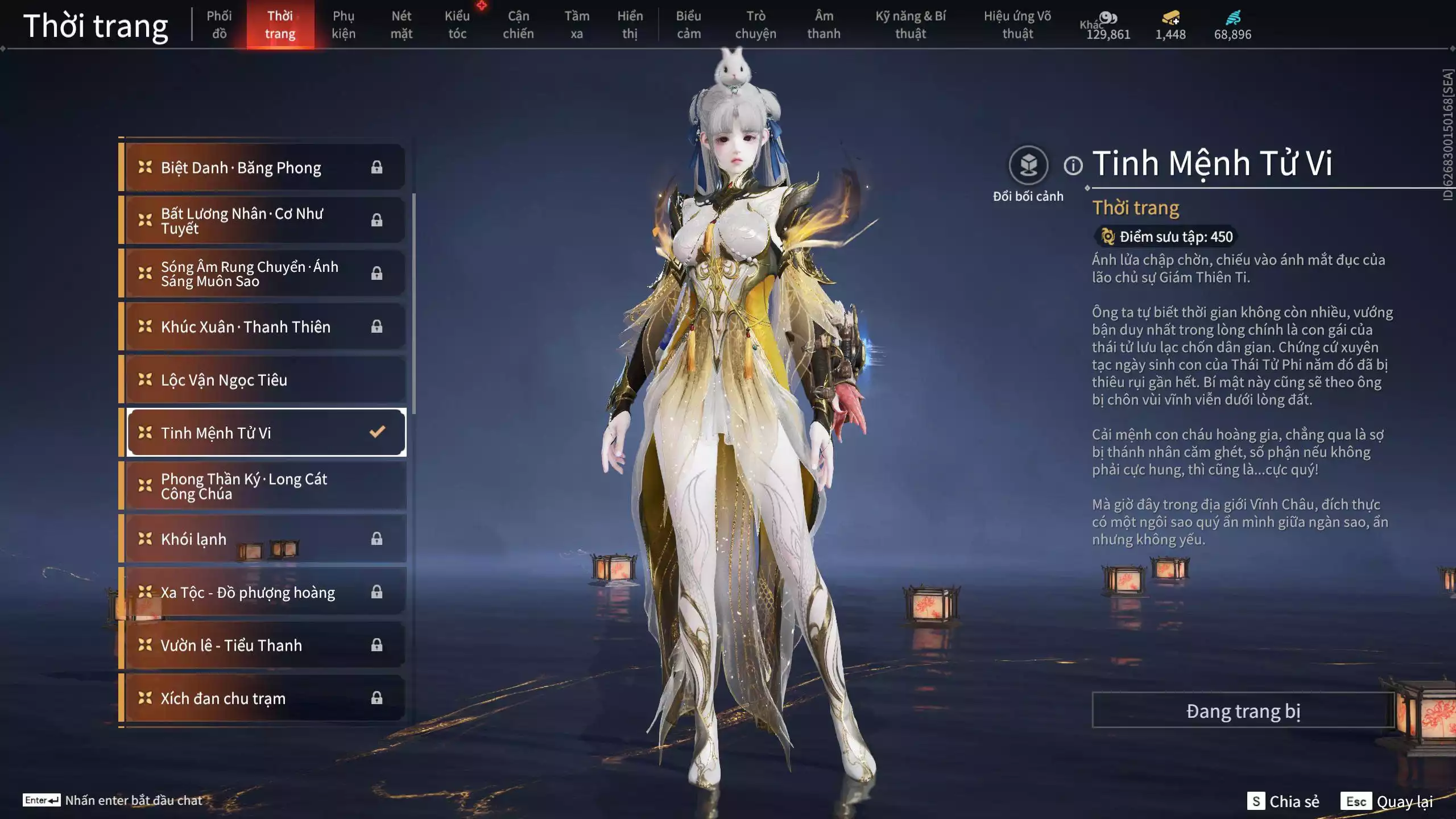The image size is (1456, 819).
Task: Switch to the Phối đồ tab
Action: (219, 24)
